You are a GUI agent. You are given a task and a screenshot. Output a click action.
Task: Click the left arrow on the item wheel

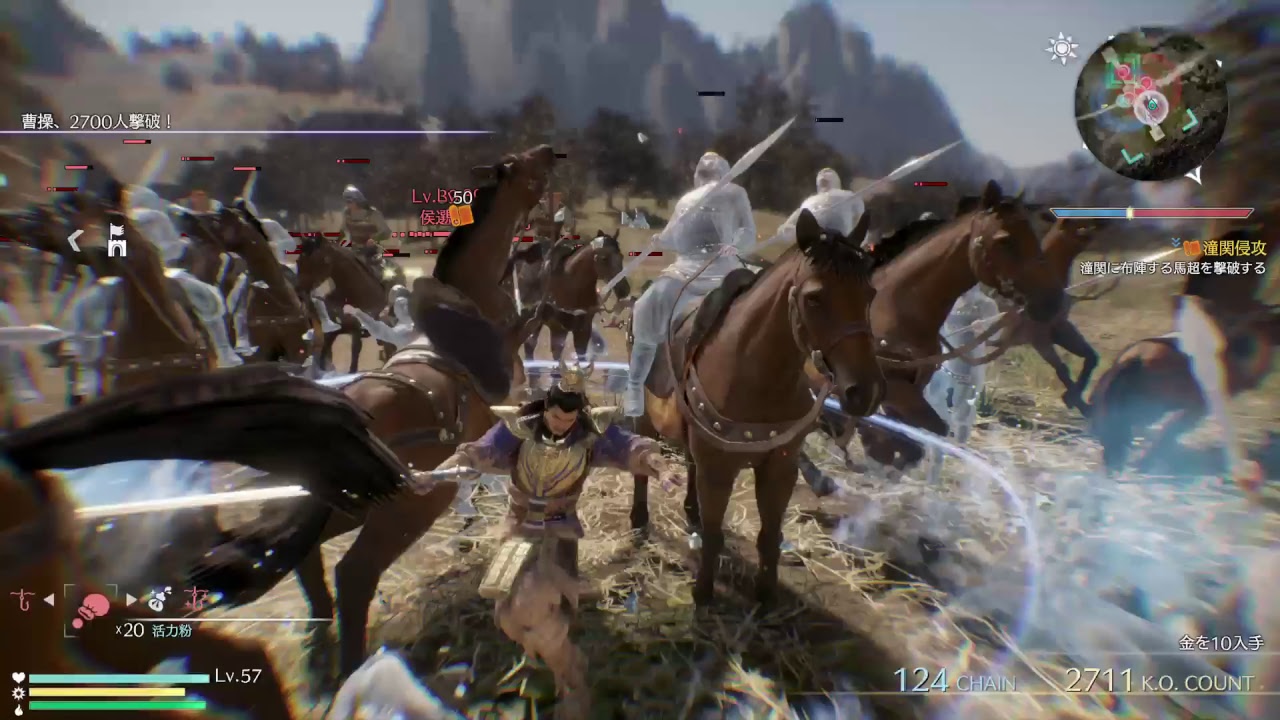(48, 598)
